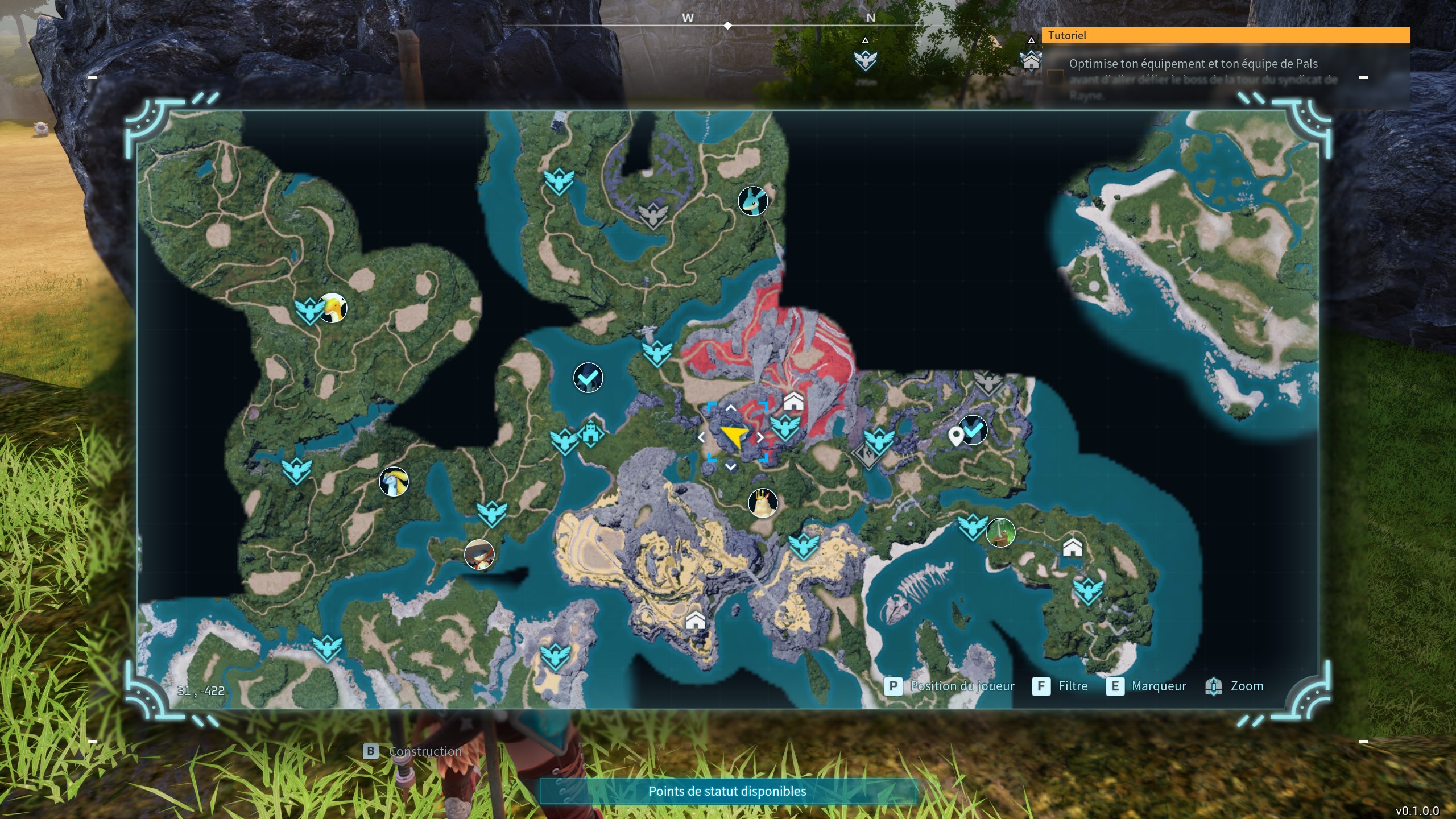
Task: Click the checkmark marker on the central waterway
Action: [588, 378]
